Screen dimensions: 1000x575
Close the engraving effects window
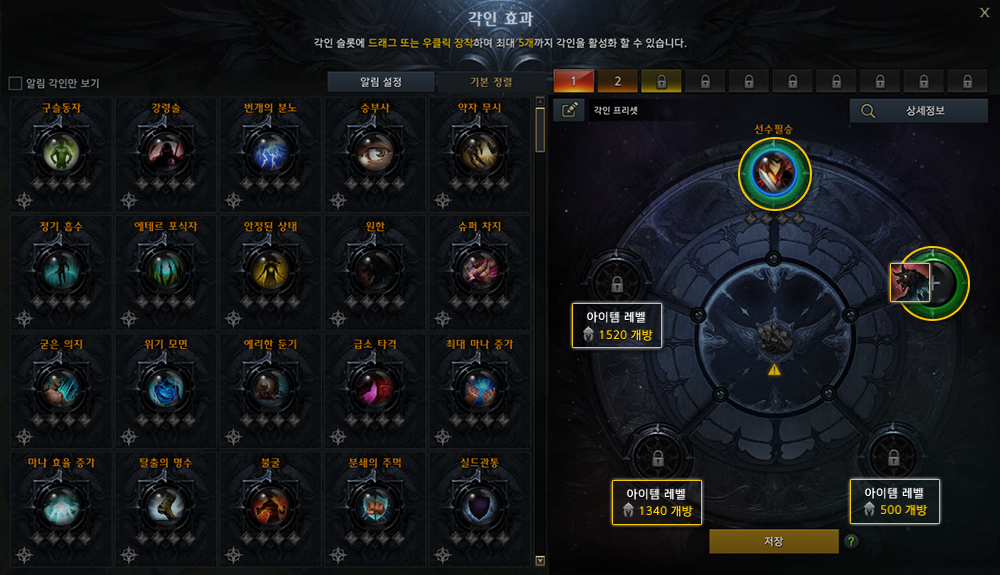point(984,13)
